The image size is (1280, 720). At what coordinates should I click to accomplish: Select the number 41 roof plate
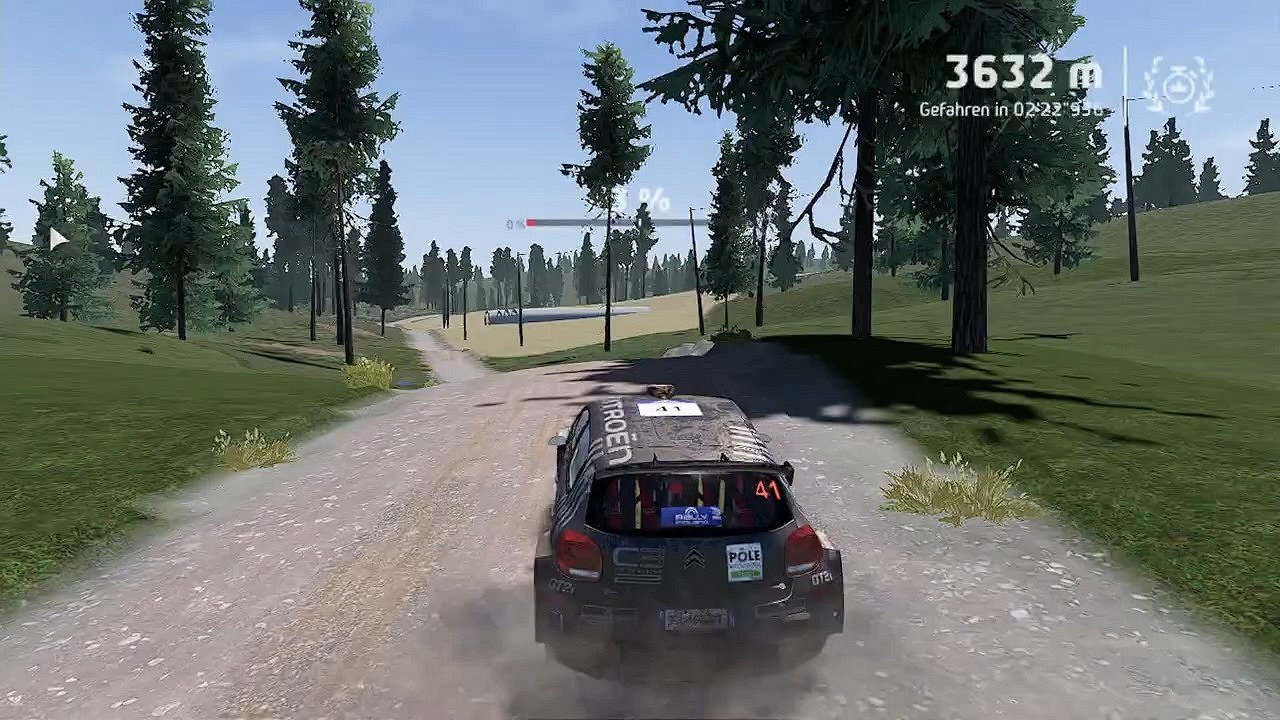(670, 409)
